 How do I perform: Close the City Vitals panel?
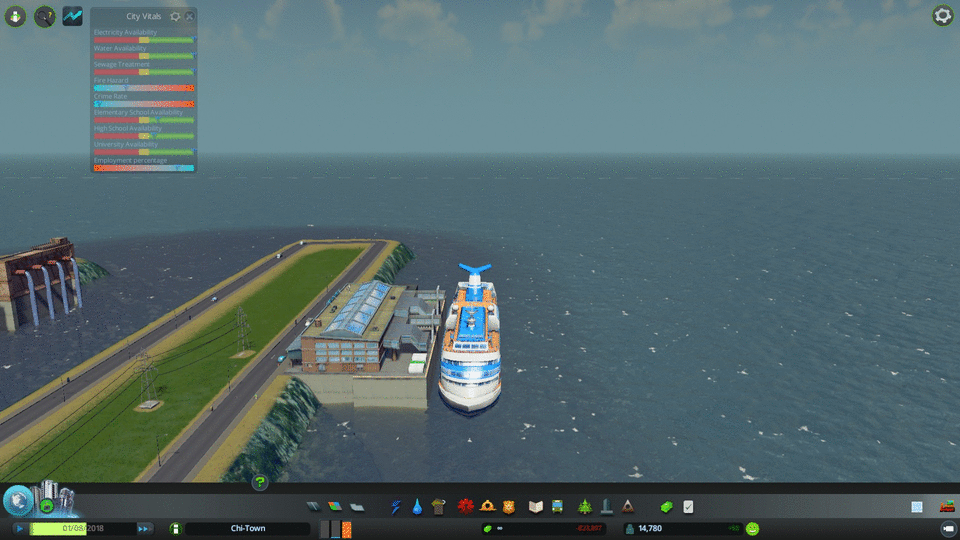tap(190, 17)
